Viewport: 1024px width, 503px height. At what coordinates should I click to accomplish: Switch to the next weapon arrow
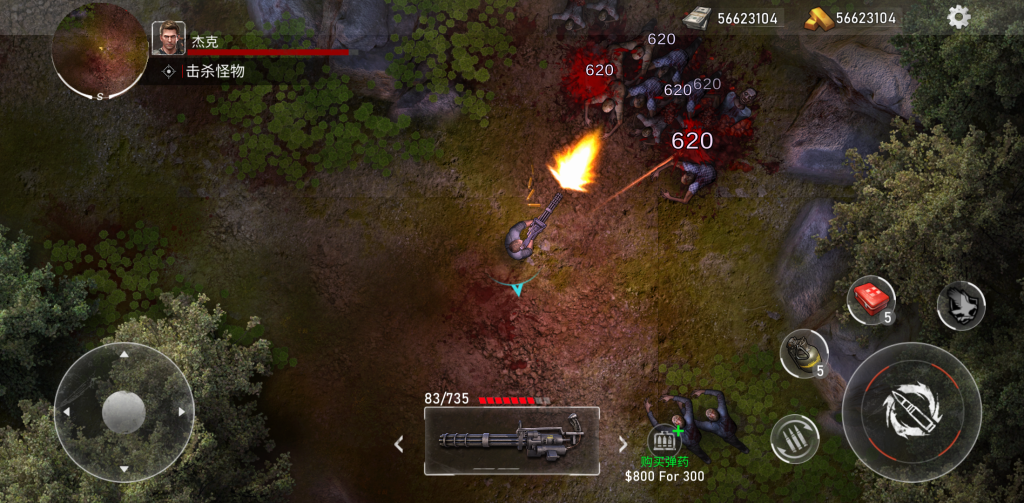click(x=623, y=443)
